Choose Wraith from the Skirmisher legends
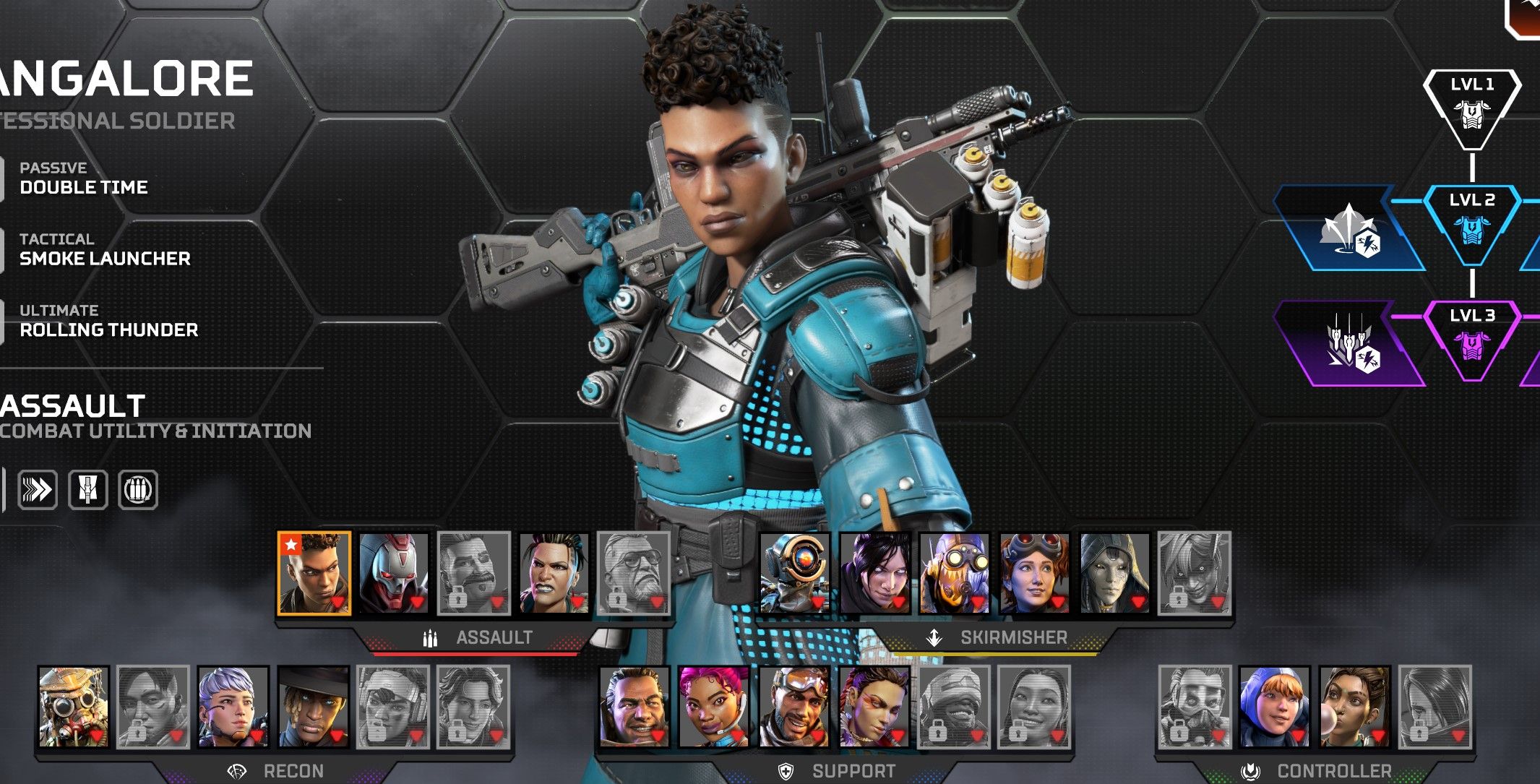 coord(874,574)
